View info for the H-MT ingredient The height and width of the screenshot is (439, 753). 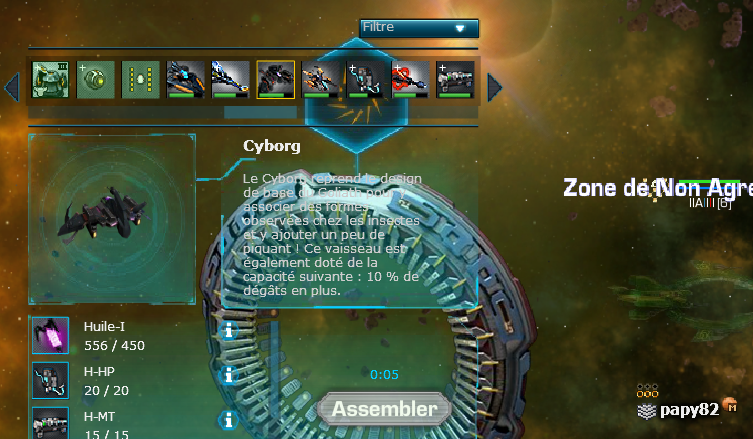coord(229,419)
